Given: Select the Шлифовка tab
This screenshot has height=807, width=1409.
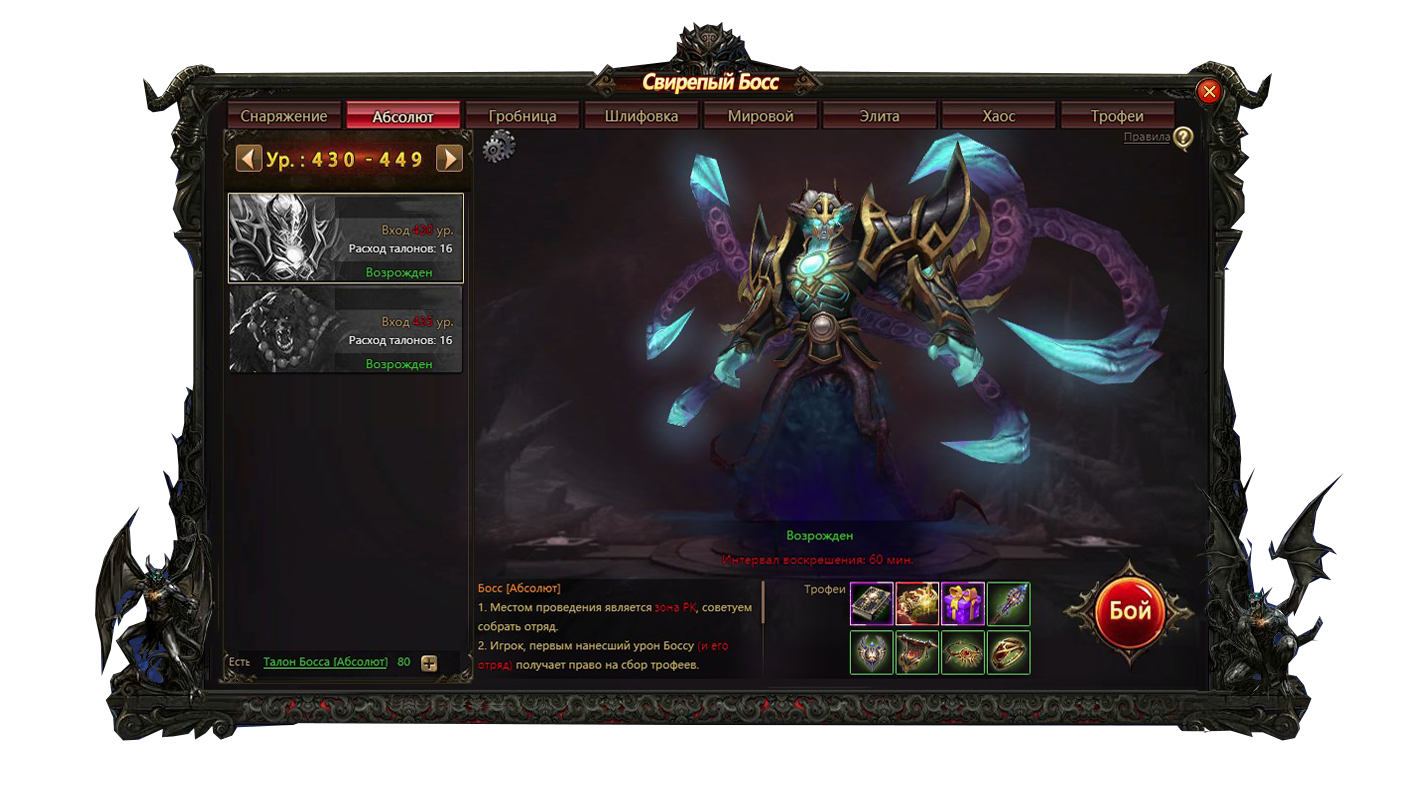Looking at the screenshot, I should [x=641, y=116].
